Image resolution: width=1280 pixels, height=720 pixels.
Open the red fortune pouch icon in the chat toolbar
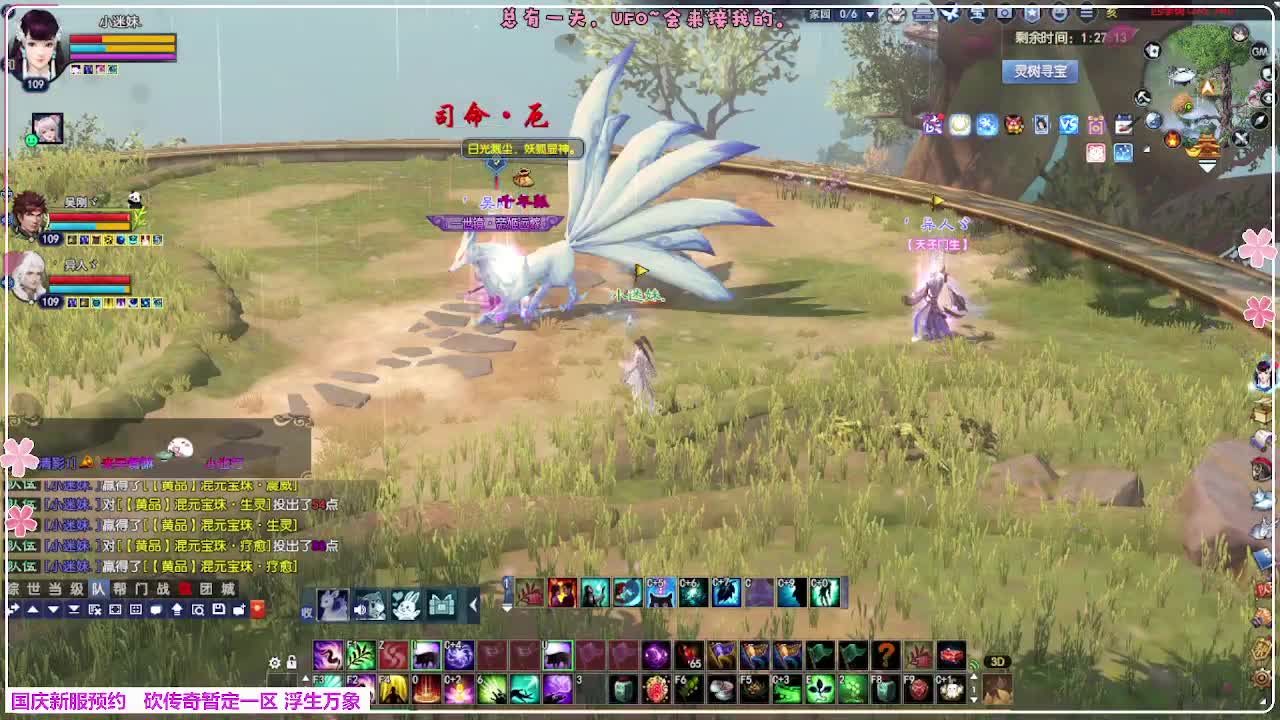tap(257, 610)
